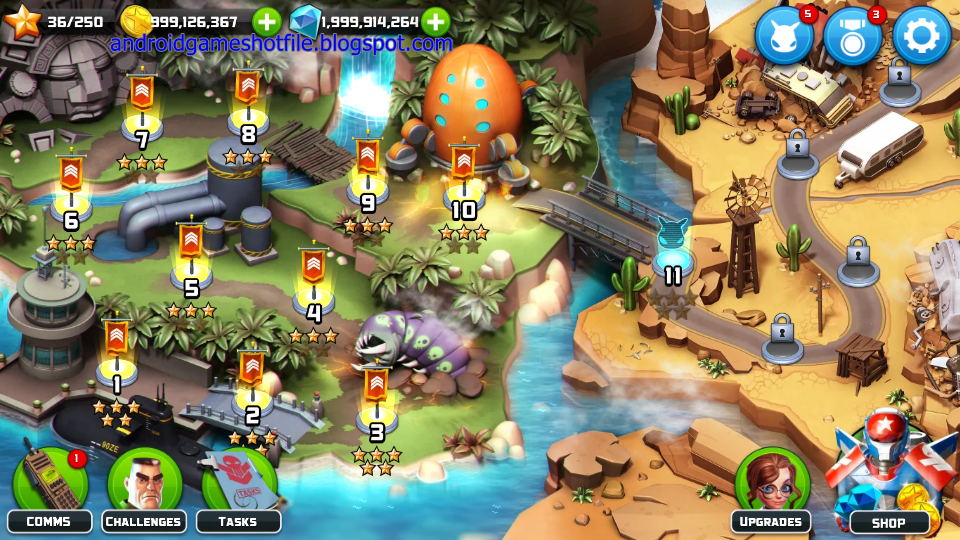Choose level 5 flag marker
The width and height of the screenshot is (960, 540).
click(x=191, y=254)
